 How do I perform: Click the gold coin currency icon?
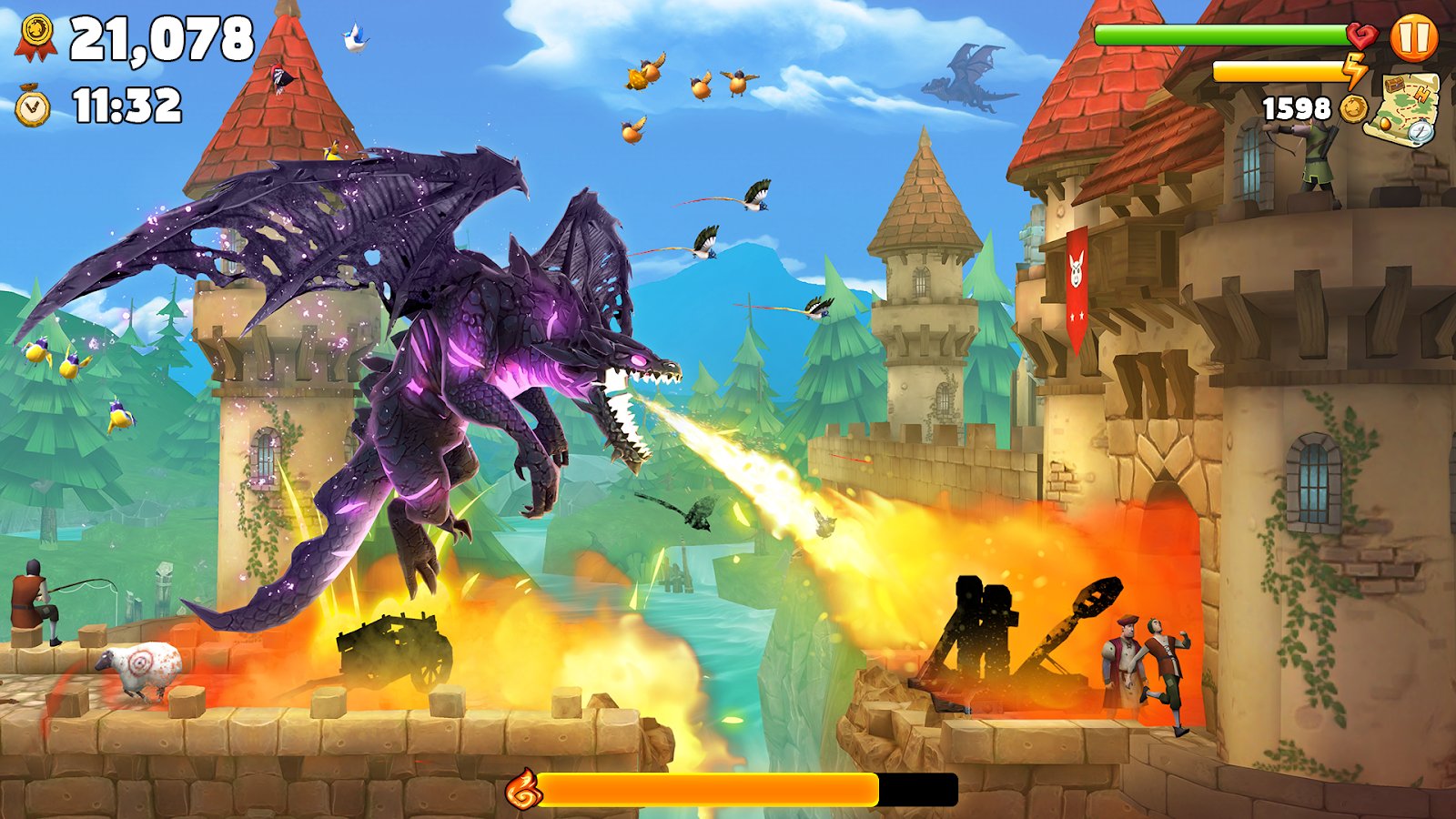tap(1354, 108)
